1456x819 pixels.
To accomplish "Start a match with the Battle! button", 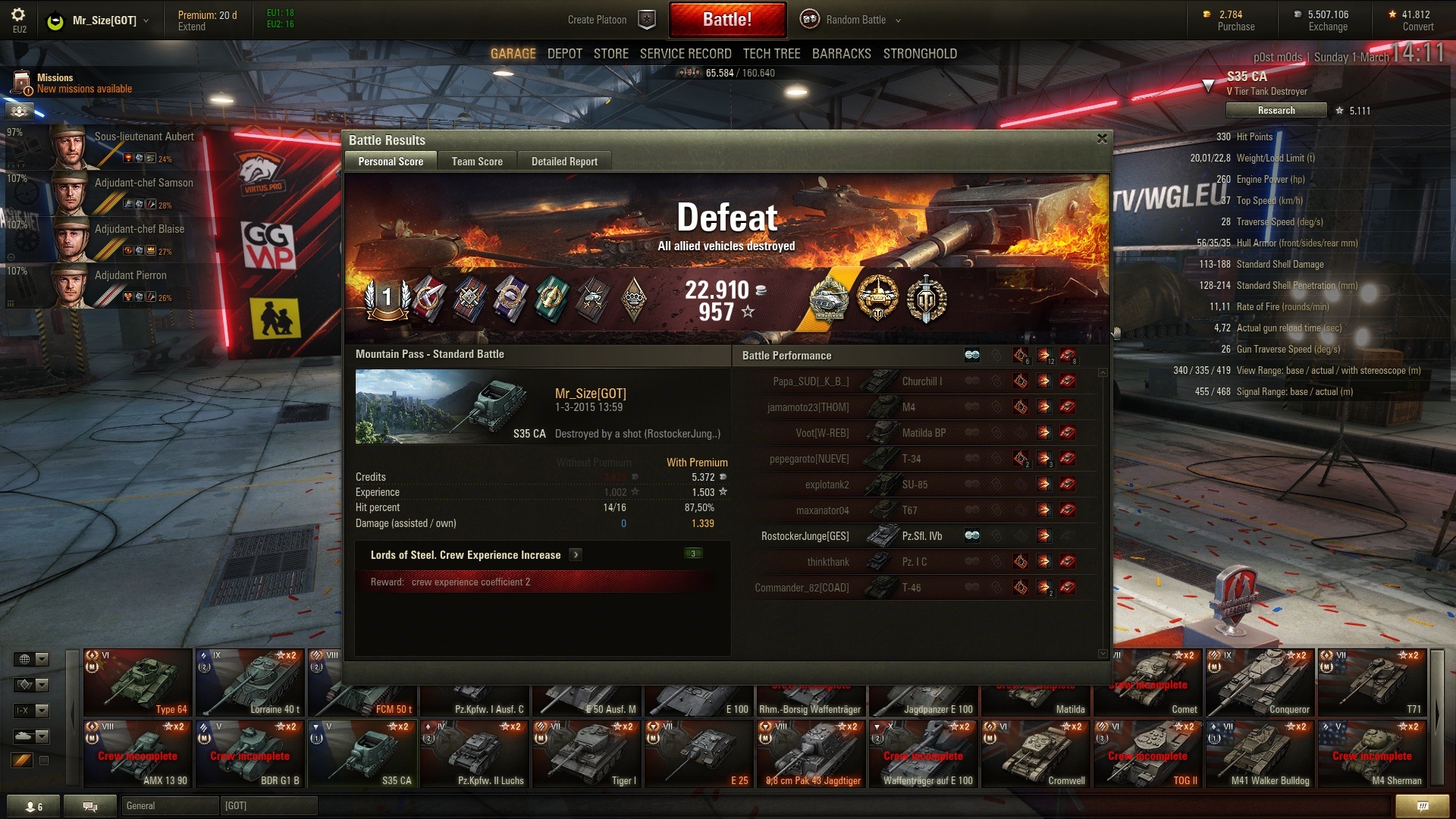I will [x=726, y=20].
